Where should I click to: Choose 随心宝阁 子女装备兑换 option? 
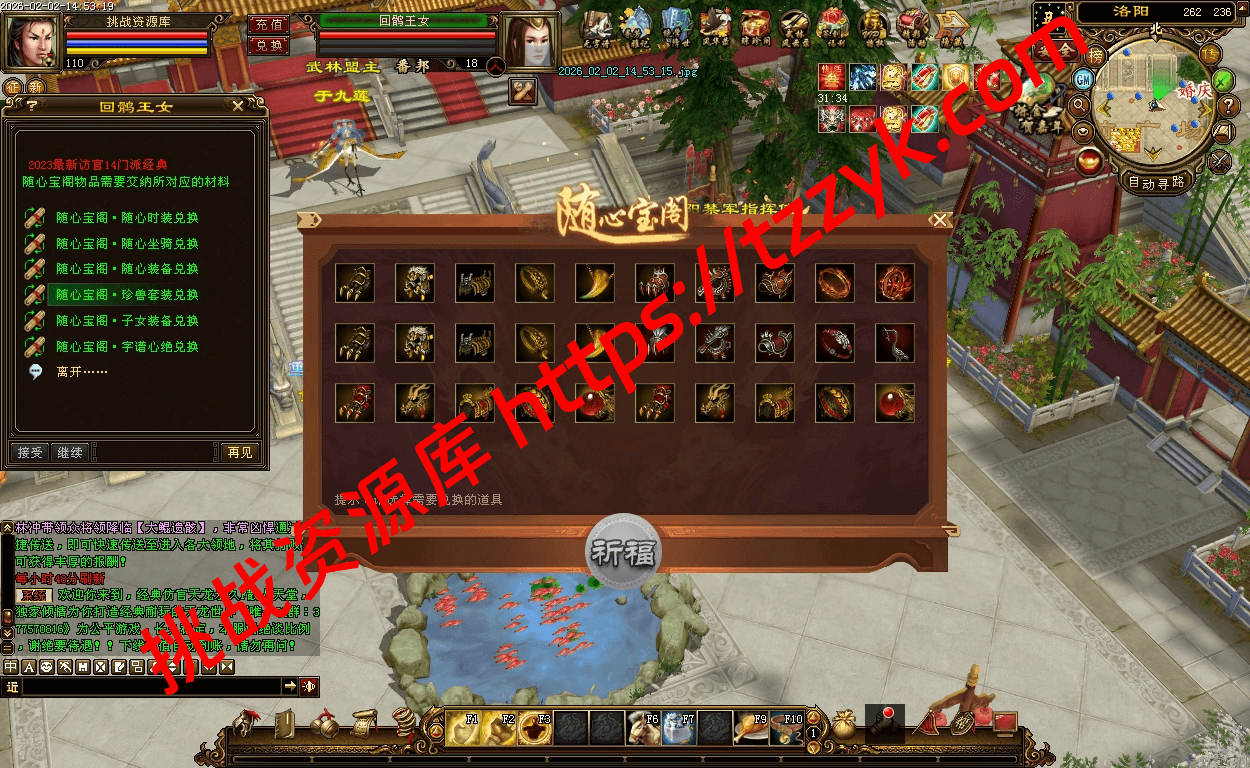127,321
